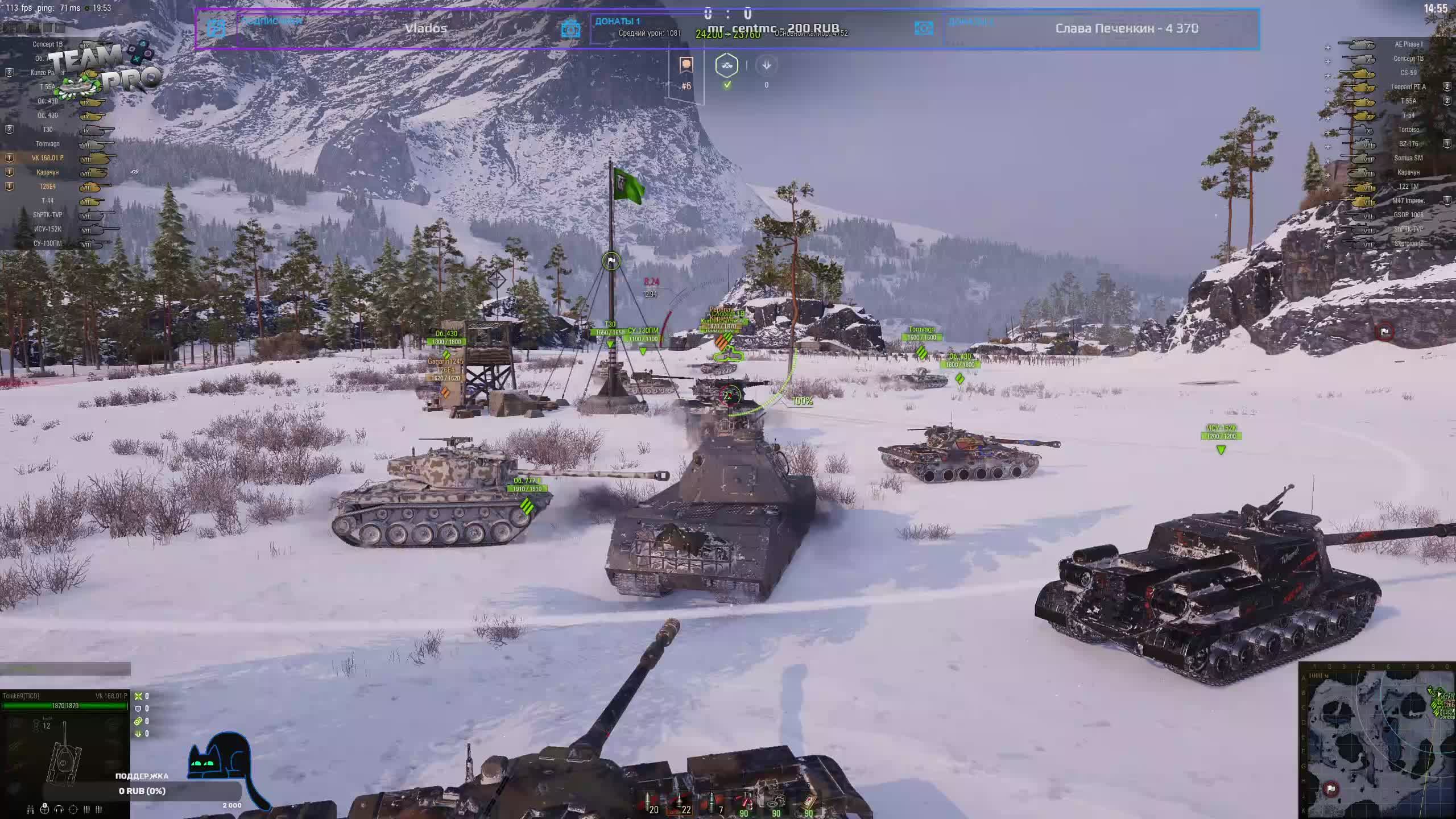Select BZ-176 in the enemy roster
Viewport: 1456px width, 819px height.
pyautogui.click(x=1408, y=144)
